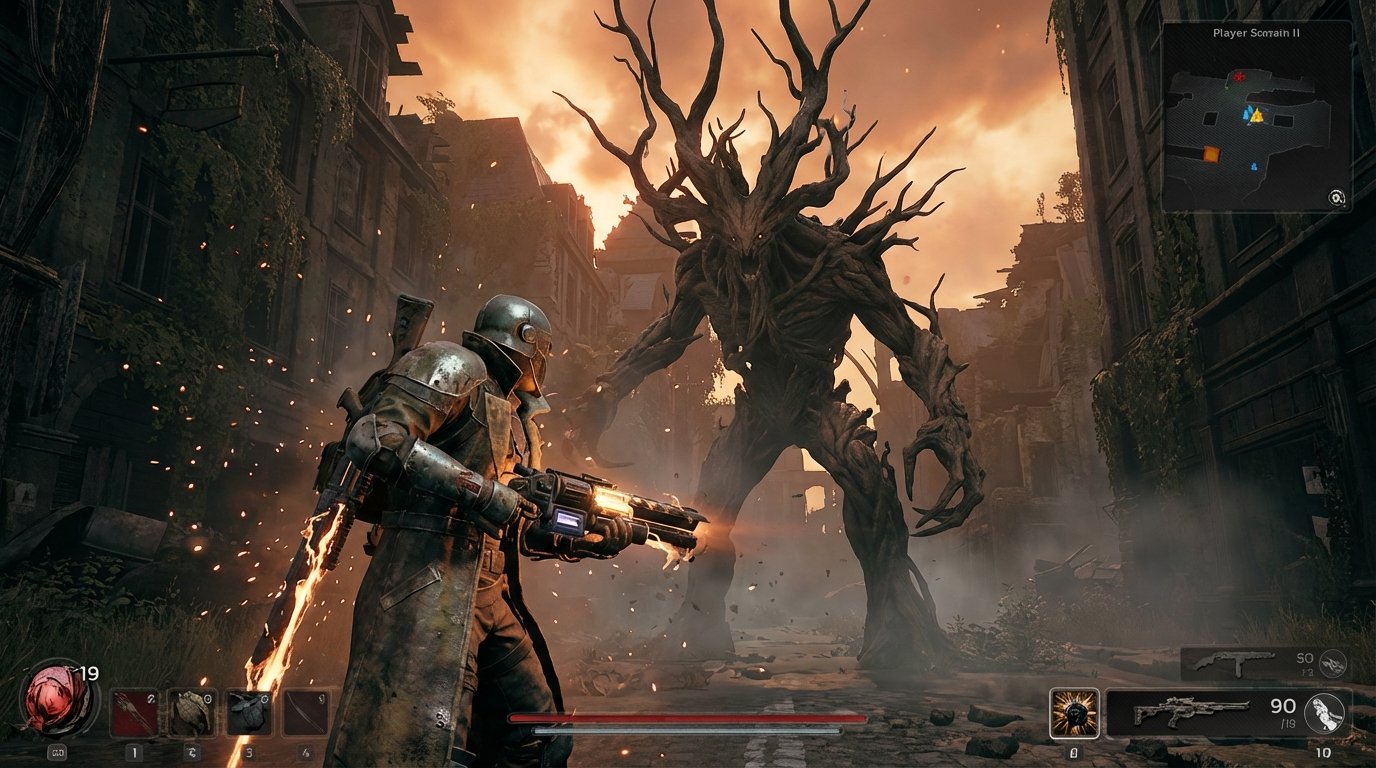Select the armor piece in consumable slot 3
Screen dimensions: 1376x768
pyautogui.click(x=251, y=713)
